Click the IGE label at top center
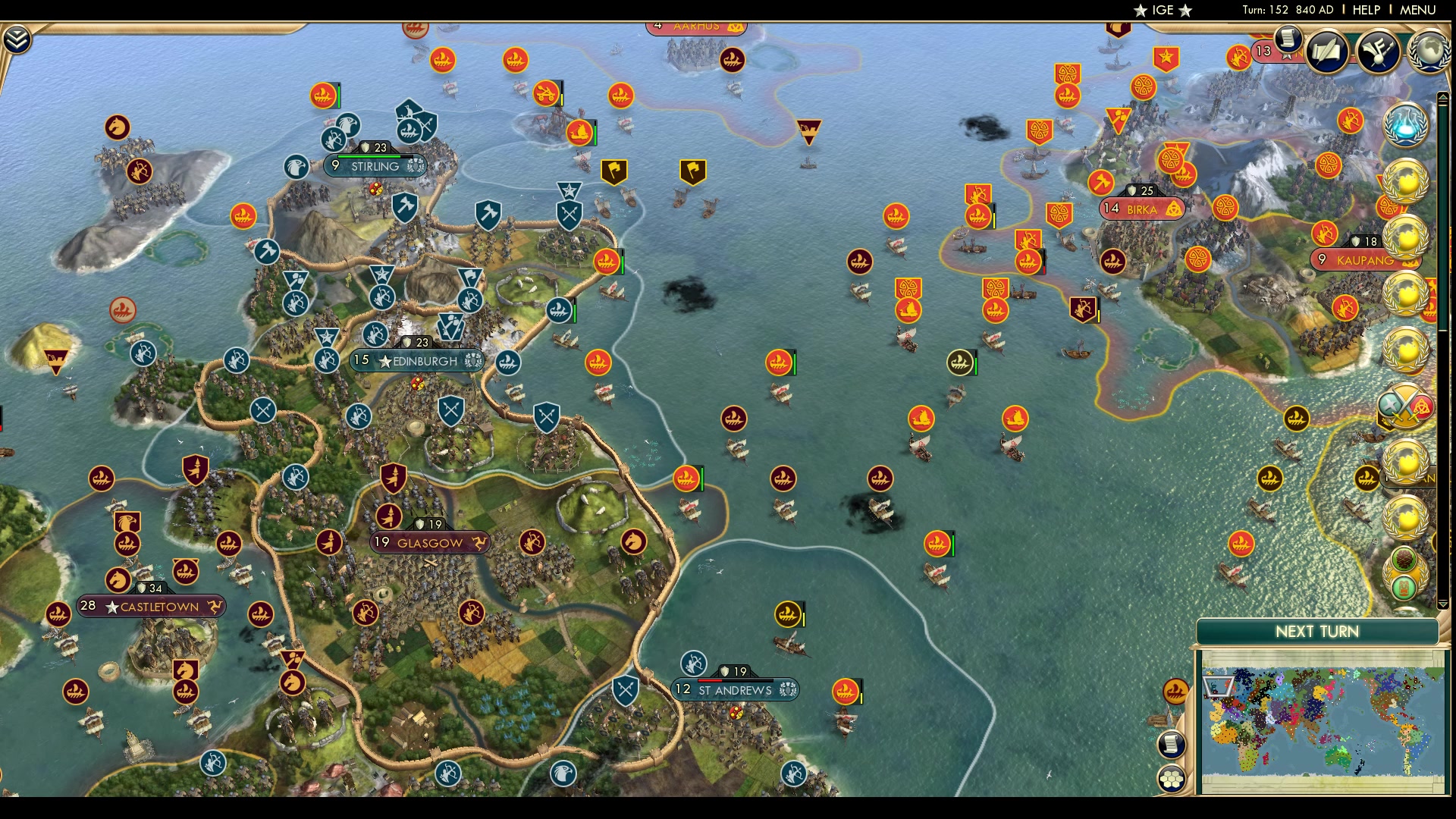Screen dimensions: 1456x819 coord(1165,11)
